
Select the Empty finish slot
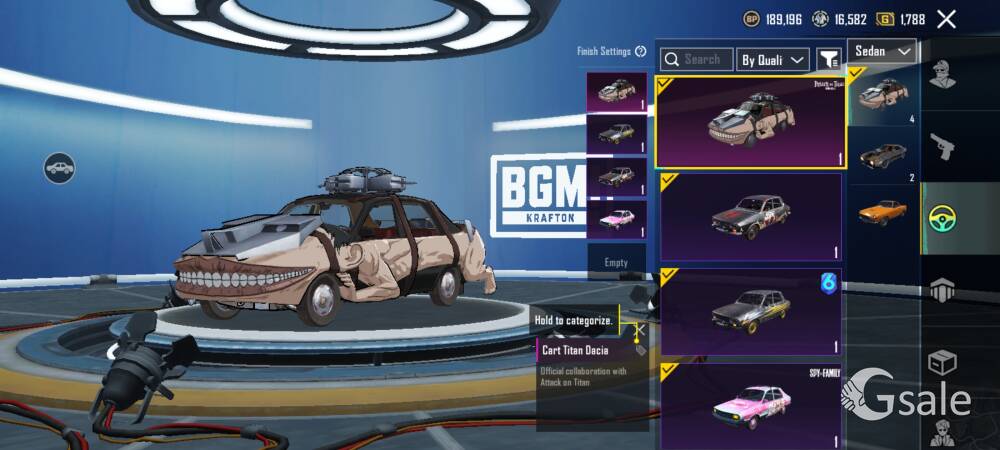(616, 262)
